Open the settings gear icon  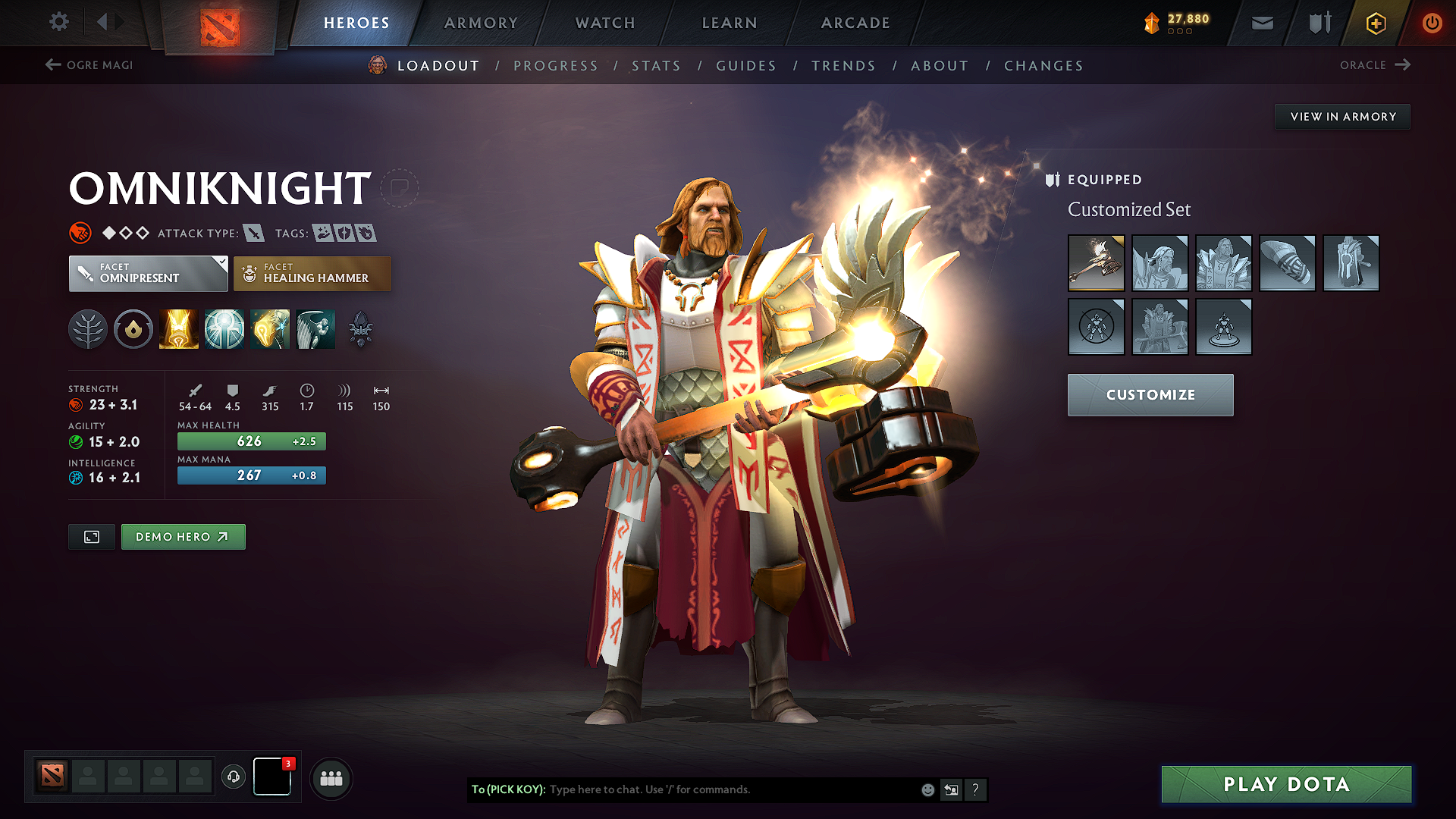tap(58, 22)
